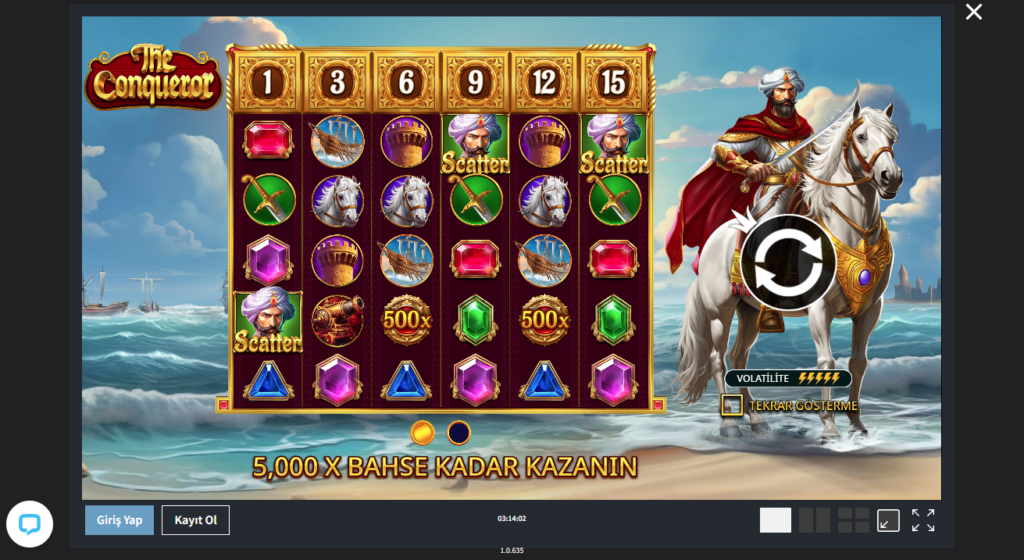The image size is (1024, 560).
Task: Click the circular arrows continue button
Action: coord(788,264)
